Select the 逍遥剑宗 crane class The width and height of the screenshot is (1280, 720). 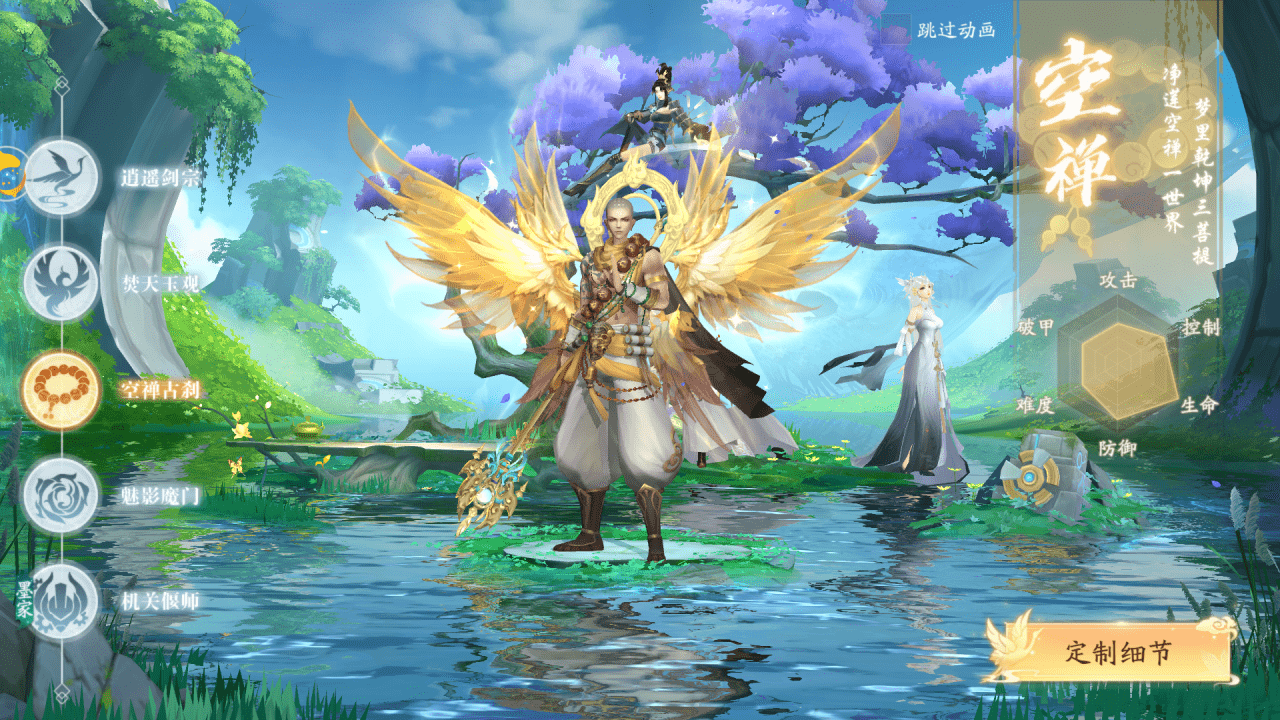pos(61,177)
